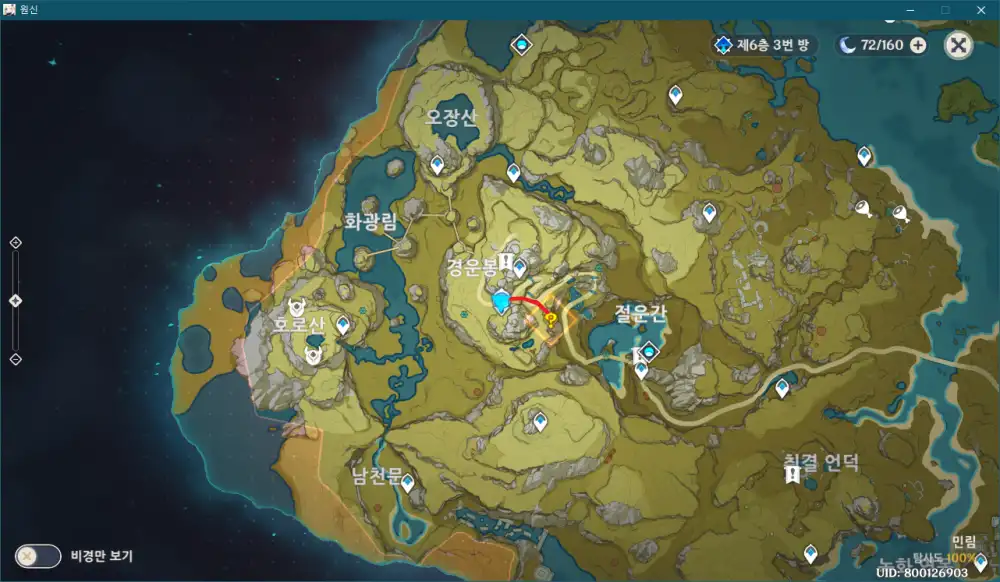Close the game window from the title bar
Screen dimensions: 1000x582
[x=980, y=8]
